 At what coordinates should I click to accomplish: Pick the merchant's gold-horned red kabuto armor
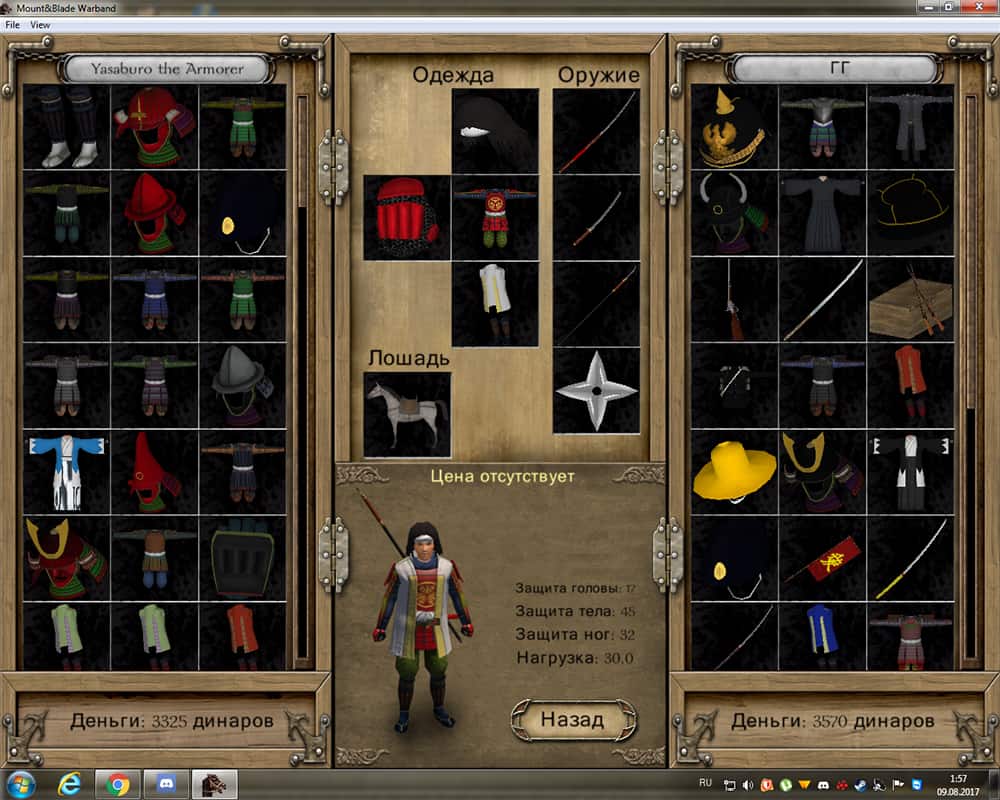67,557
